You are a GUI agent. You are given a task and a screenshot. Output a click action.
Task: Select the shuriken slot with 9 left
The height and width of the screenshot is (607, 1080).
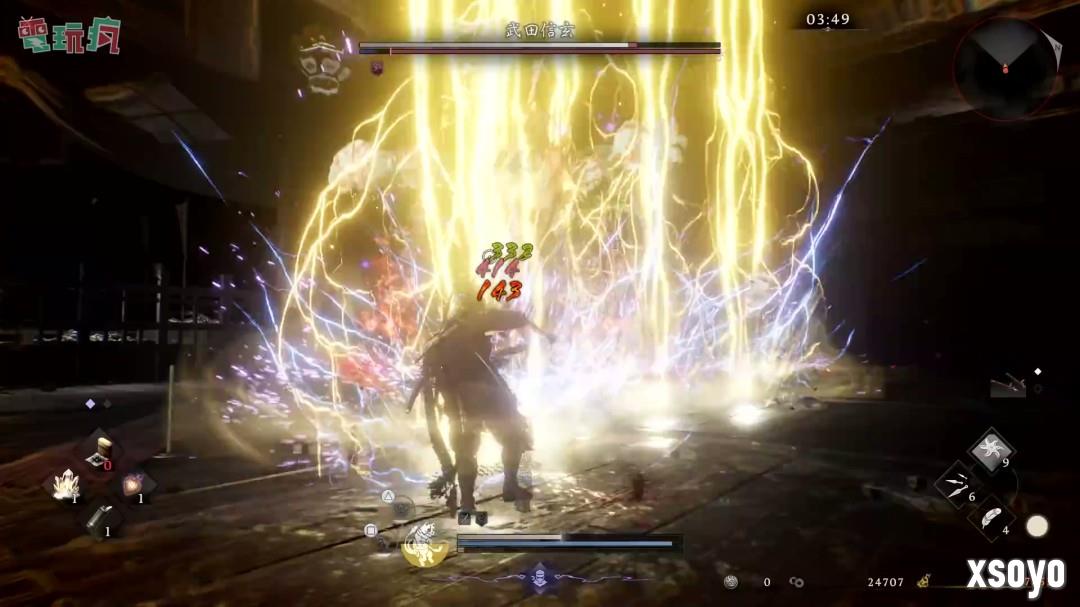pos(991,449)
